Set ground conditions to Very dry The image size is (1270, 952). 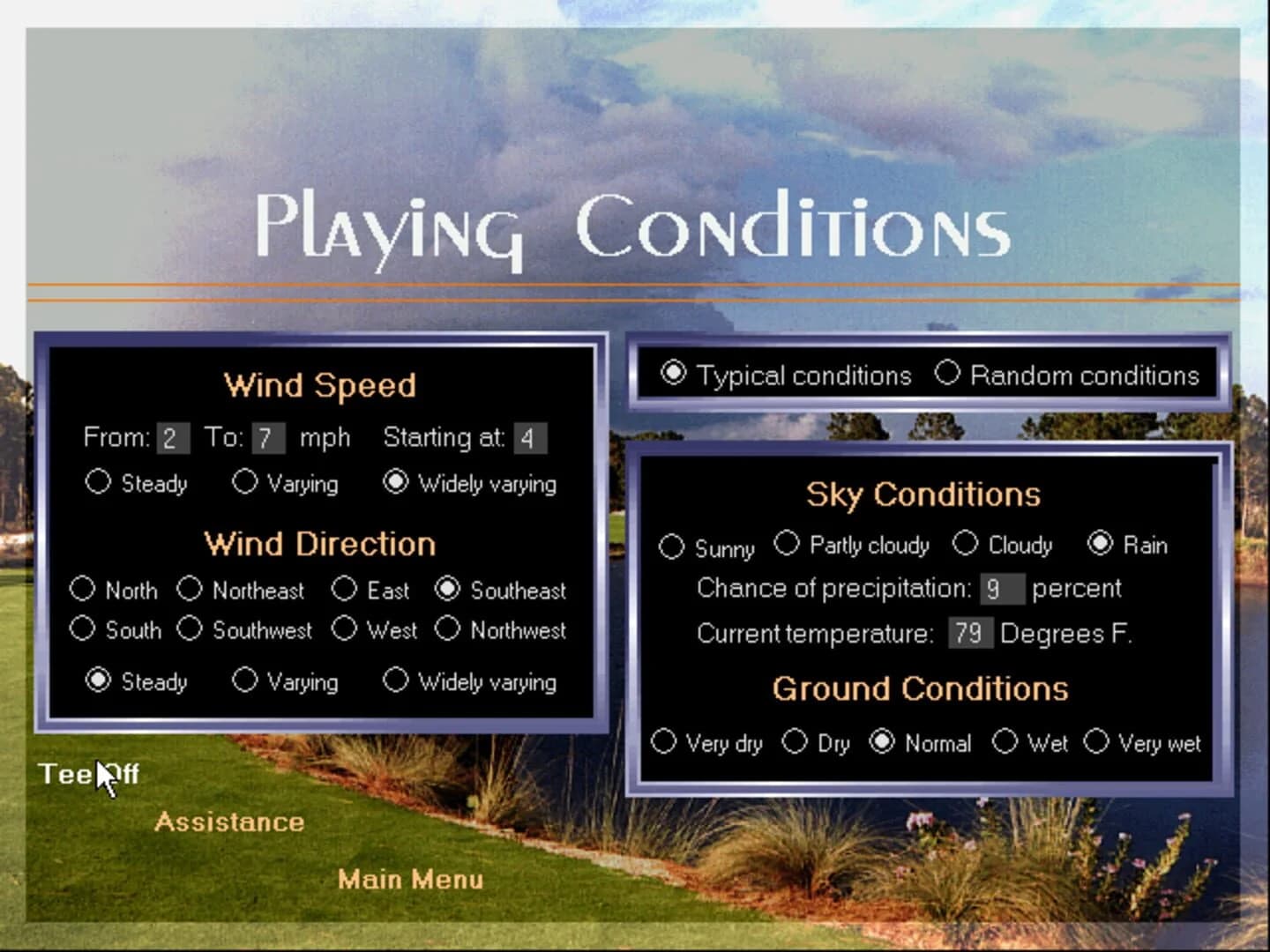coord(666,742)
